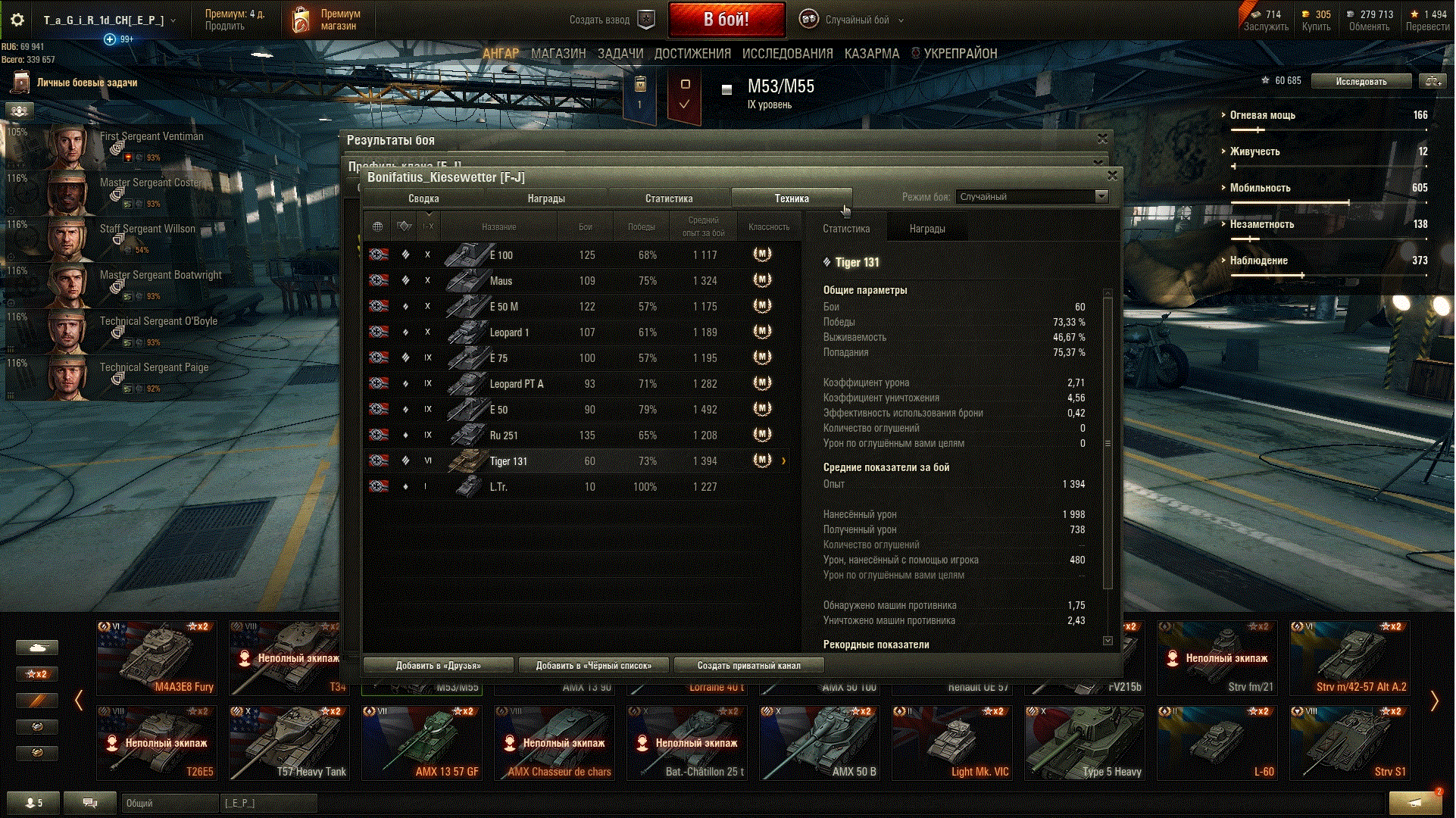This screenshot has height=818, width=1456.
Task: Open the КАЗАРМА menu
Action: (x=871, y=54)
